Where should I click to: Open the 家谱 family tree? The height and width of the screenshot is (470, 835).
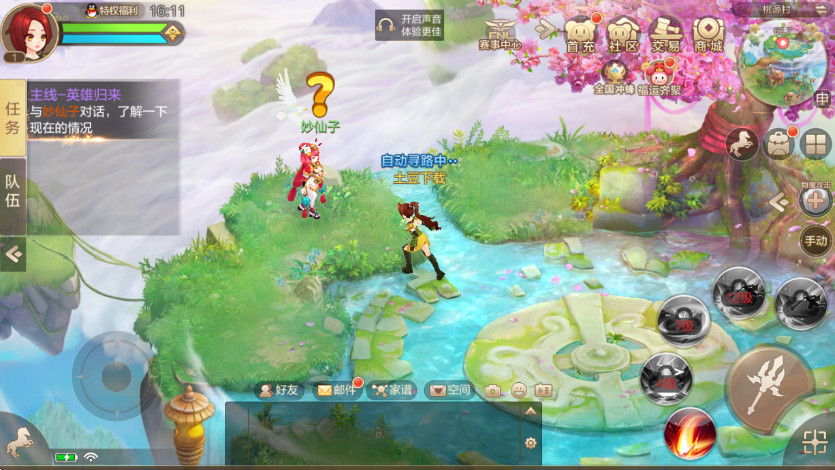click(391, 390)
